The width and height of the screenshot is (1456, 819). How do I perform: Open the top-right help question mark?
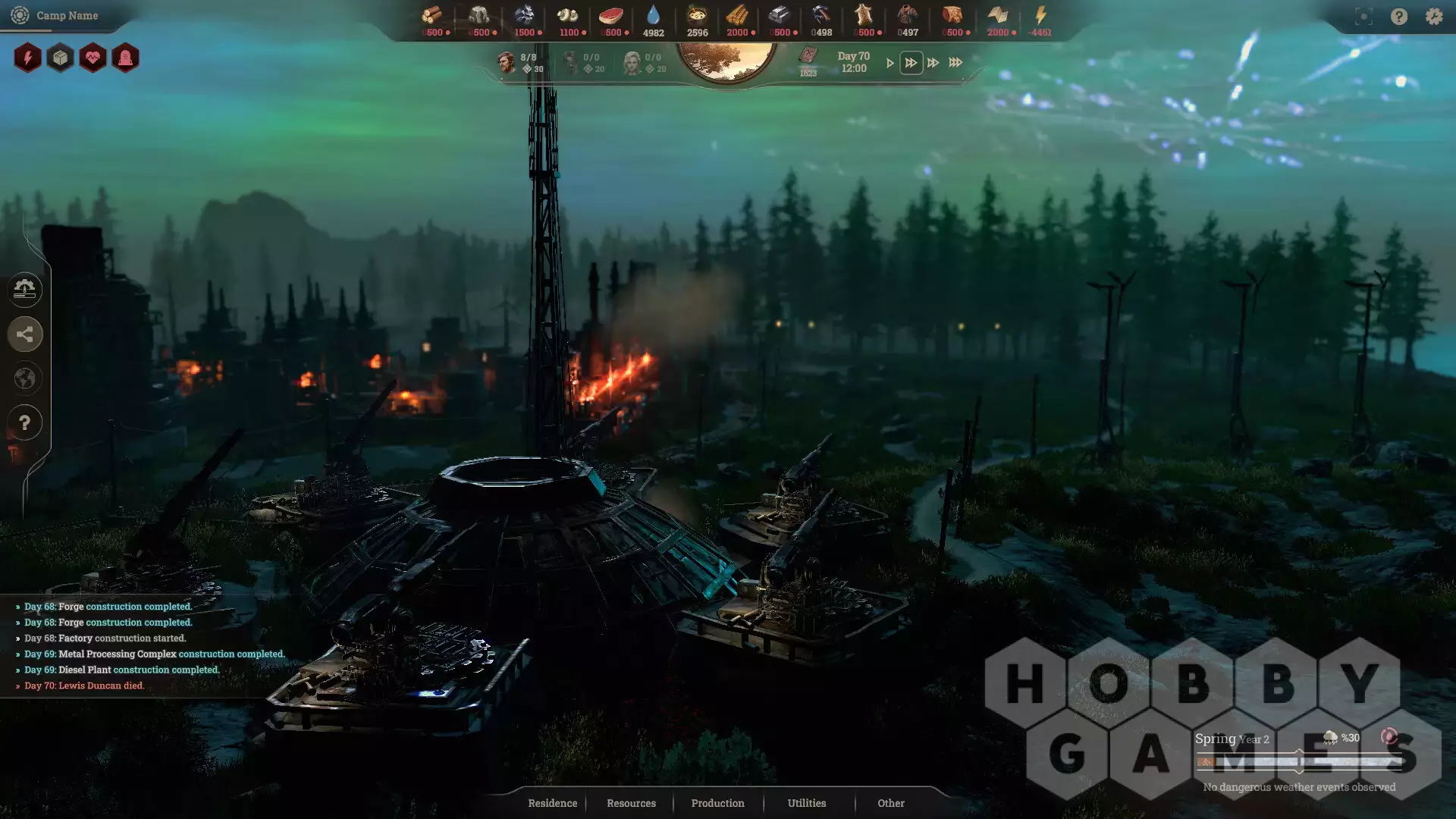(1398, 16)
